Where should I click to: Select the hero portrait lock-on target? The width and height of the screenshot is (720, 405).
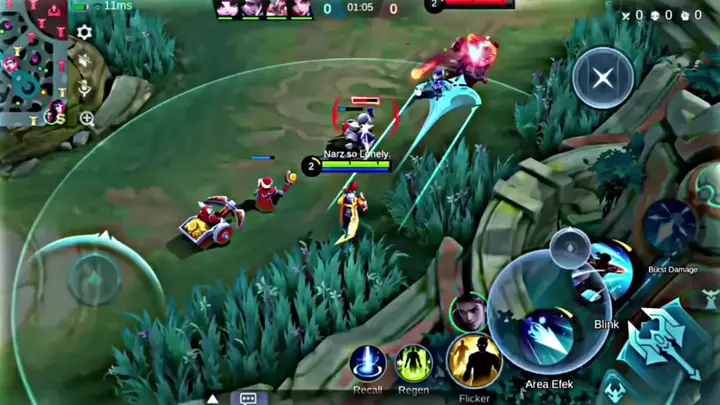(x=468, y=312)
